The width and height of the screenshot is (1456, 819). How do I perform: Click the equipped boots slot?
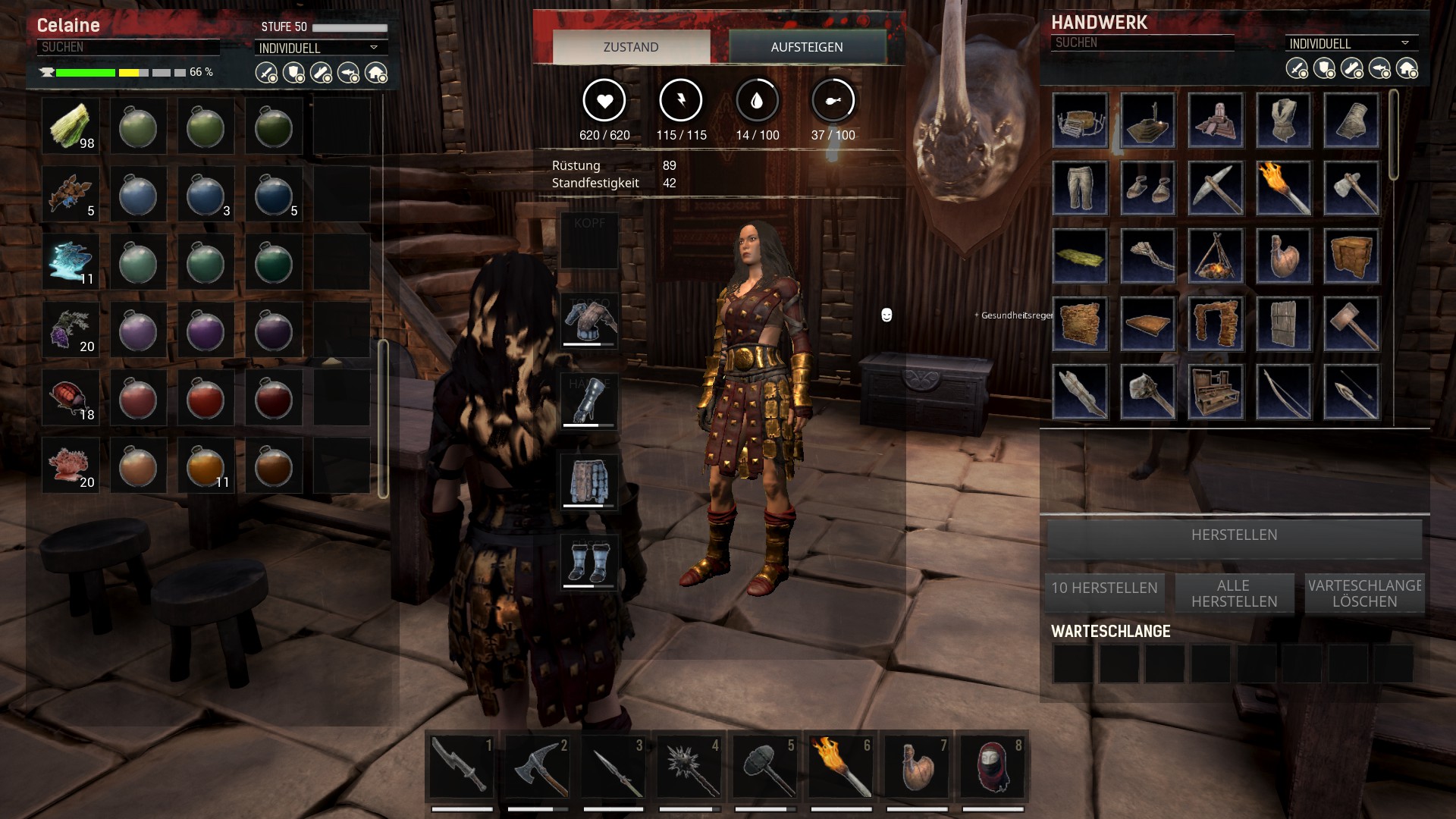tap(589, 562)
